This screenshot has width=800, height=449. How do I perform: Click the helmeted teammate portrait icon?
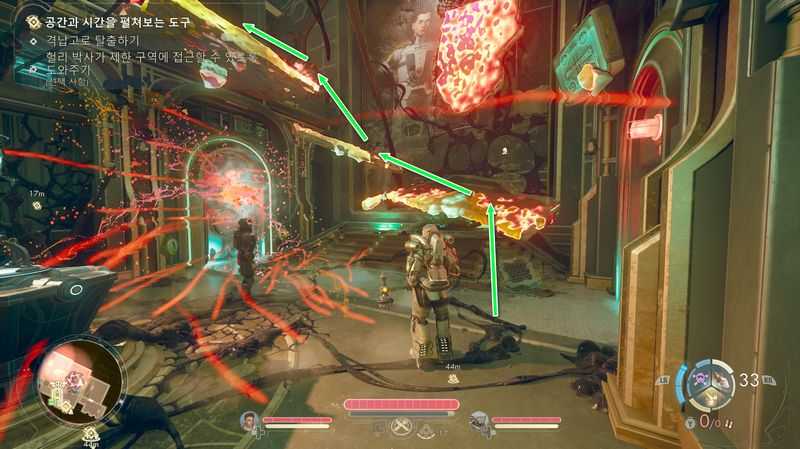tap(479, 421)
